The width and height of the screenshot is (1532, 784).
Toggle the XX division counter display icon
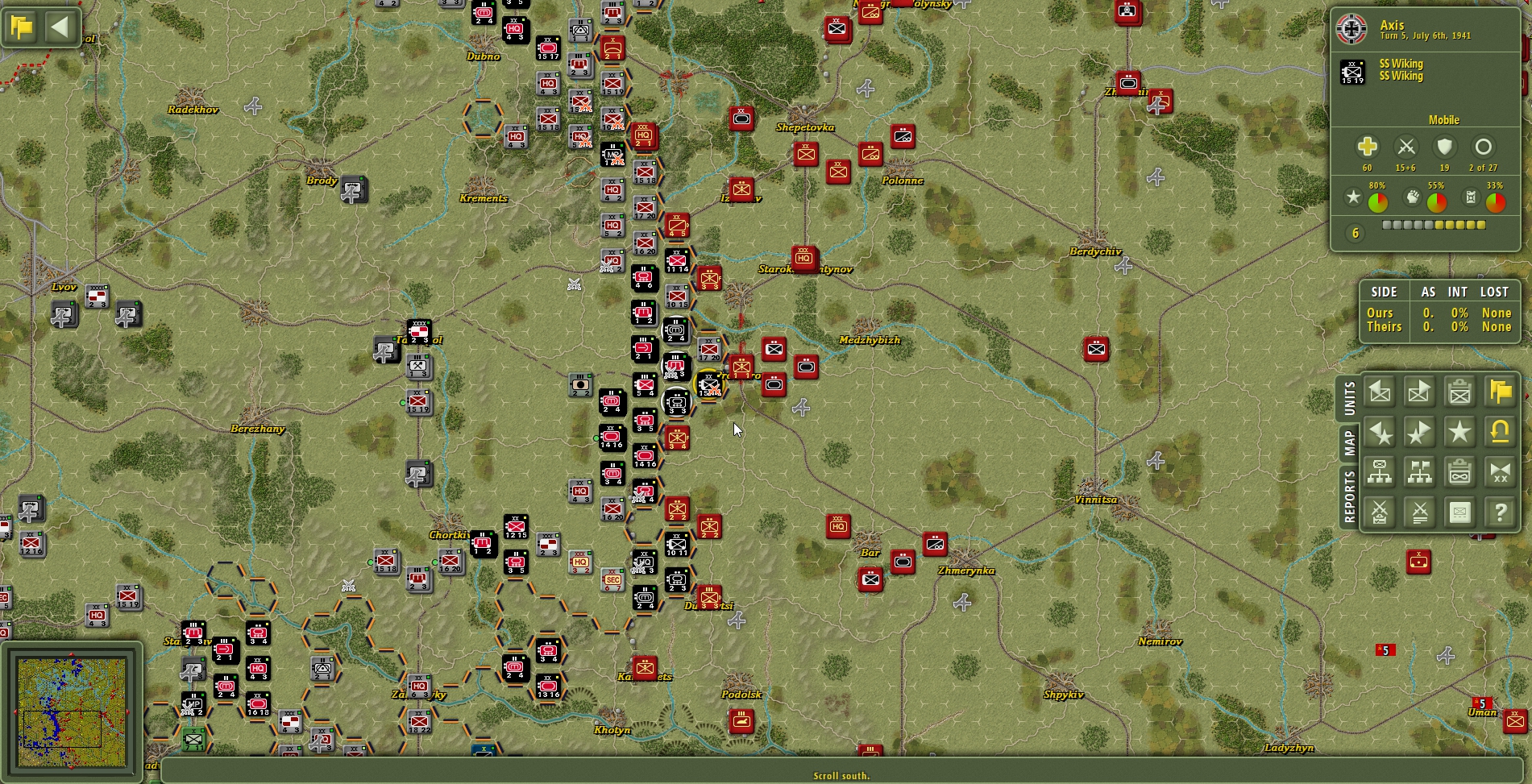coord(1500,472)
